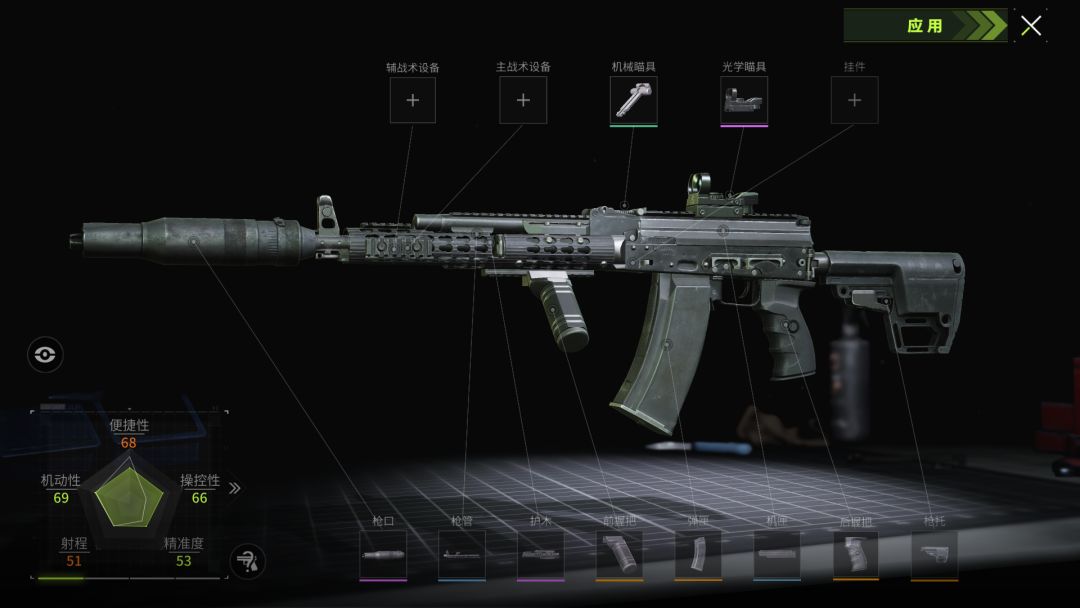
Task: Select the 前握把 foregrip slot
Action: 619,555
